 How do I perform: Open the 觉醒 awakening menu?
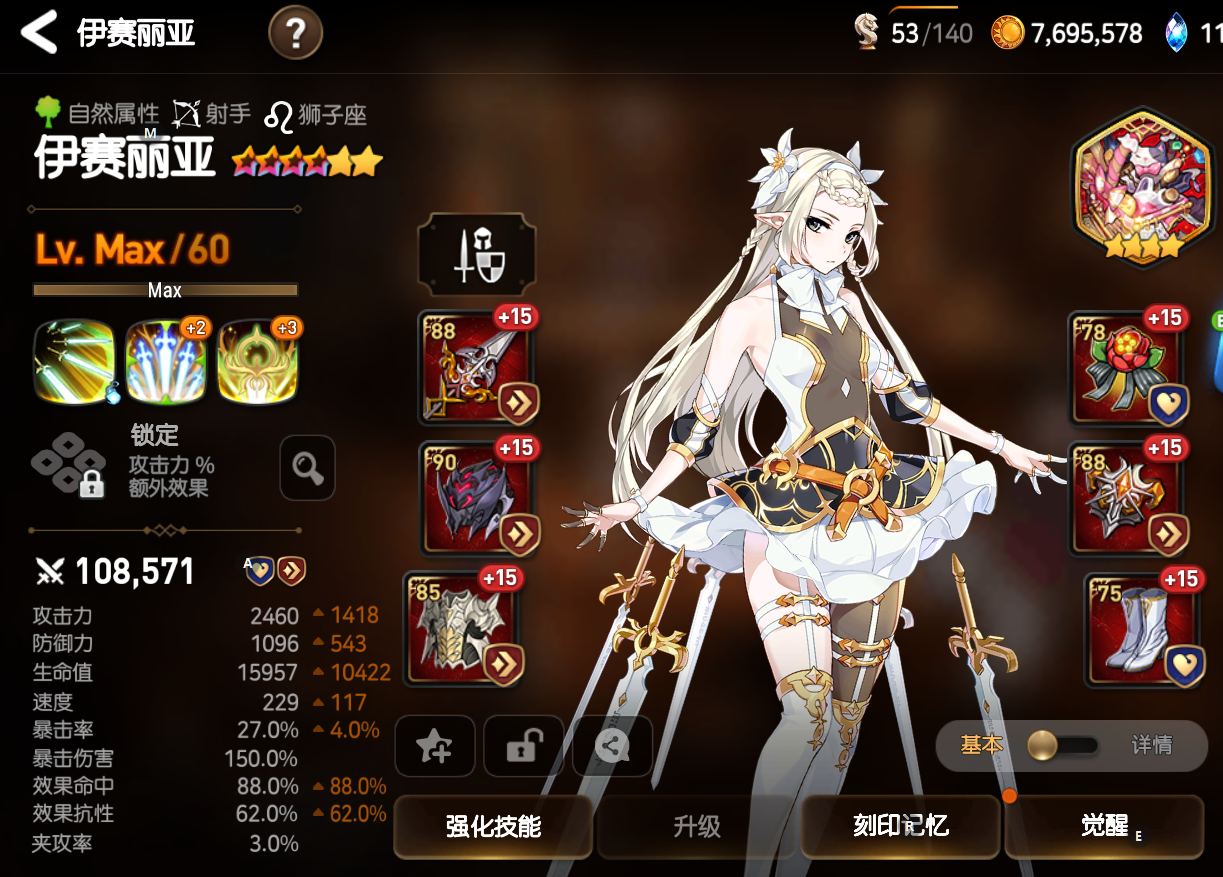[1104, 826]
